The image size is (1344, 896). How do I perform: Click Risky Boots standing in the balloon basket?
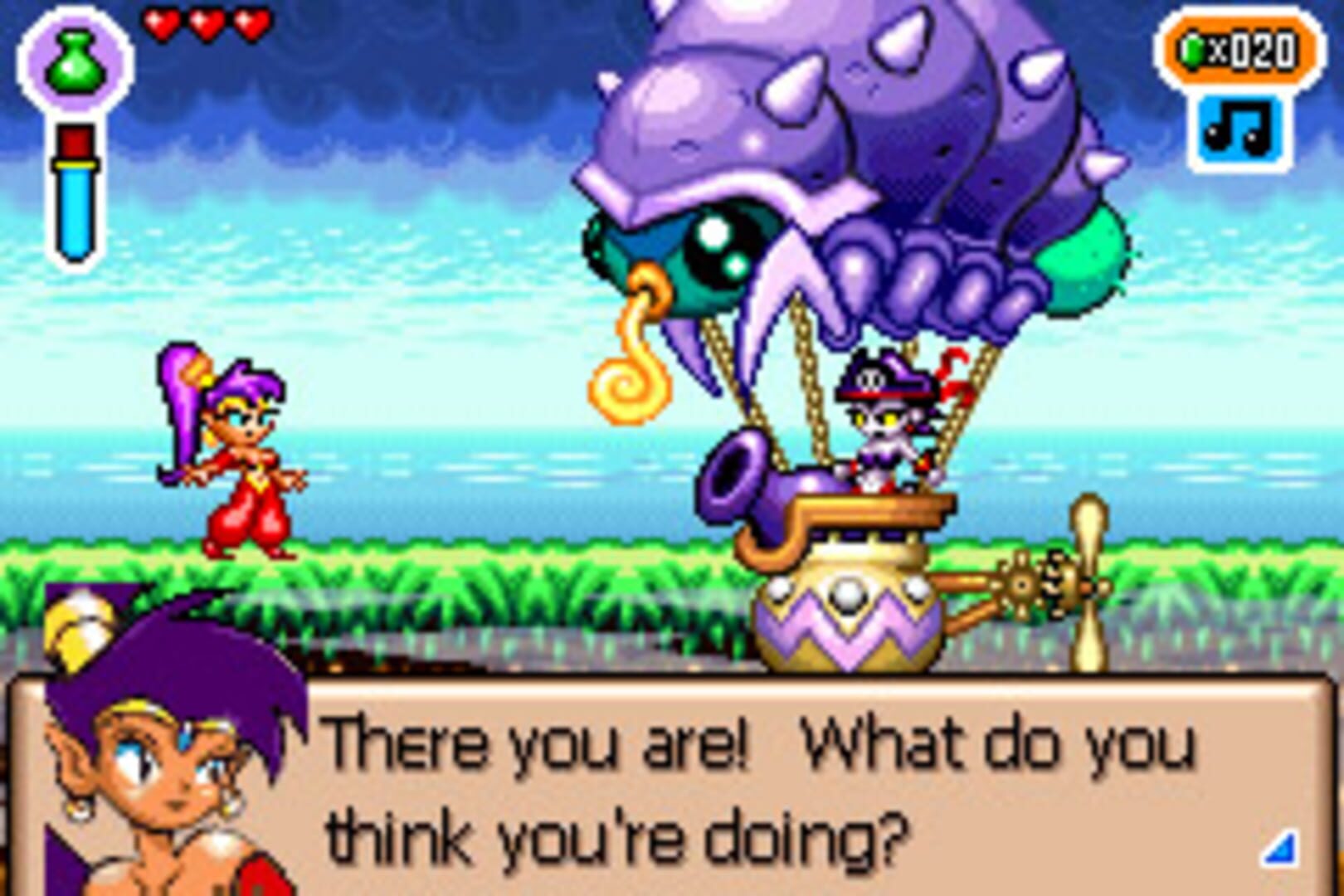pyautogui.click(x=879, y=423)
